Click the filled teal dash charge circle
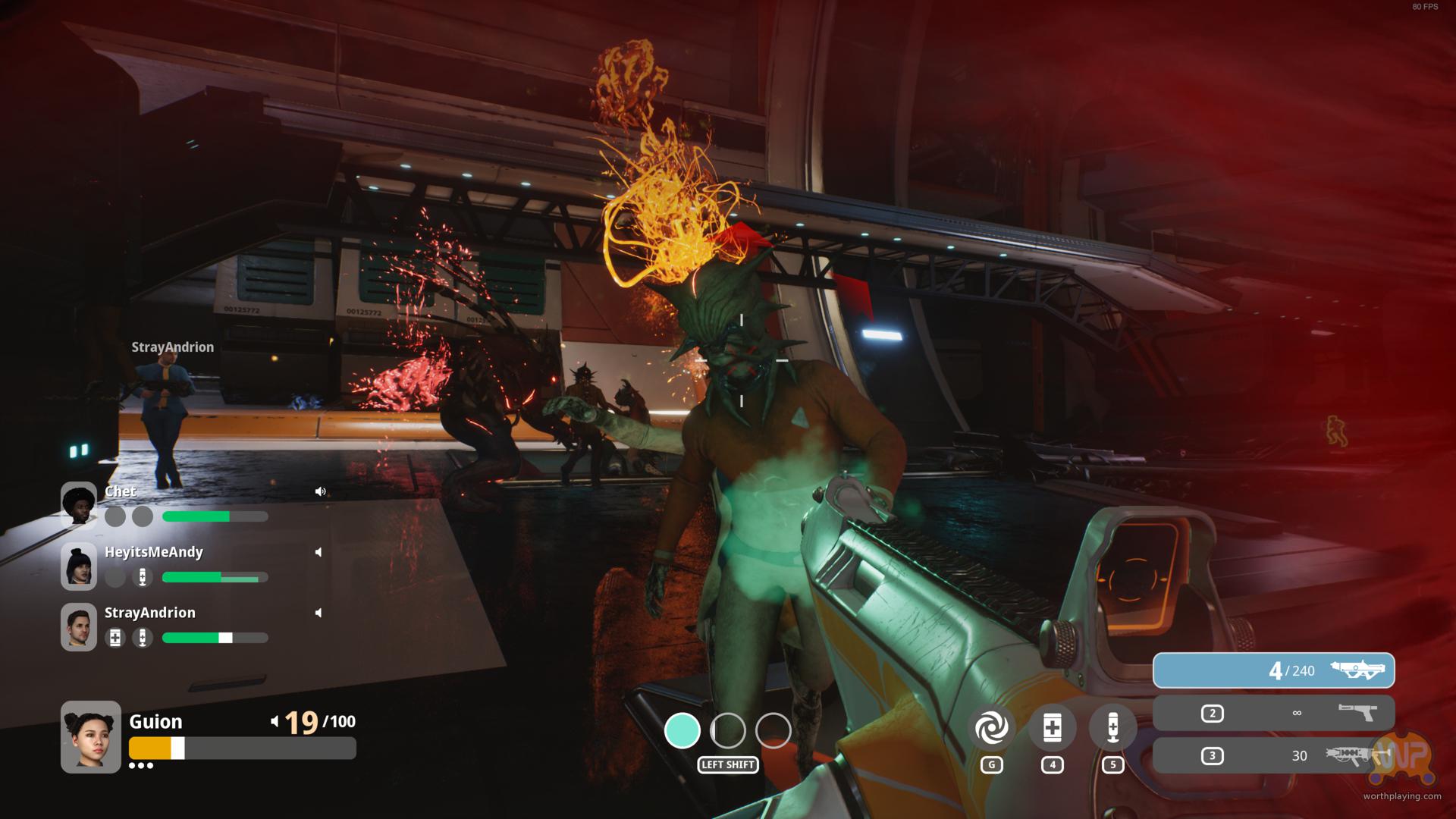This screenshot has width=1456, height=819. (x=682, y=731)
